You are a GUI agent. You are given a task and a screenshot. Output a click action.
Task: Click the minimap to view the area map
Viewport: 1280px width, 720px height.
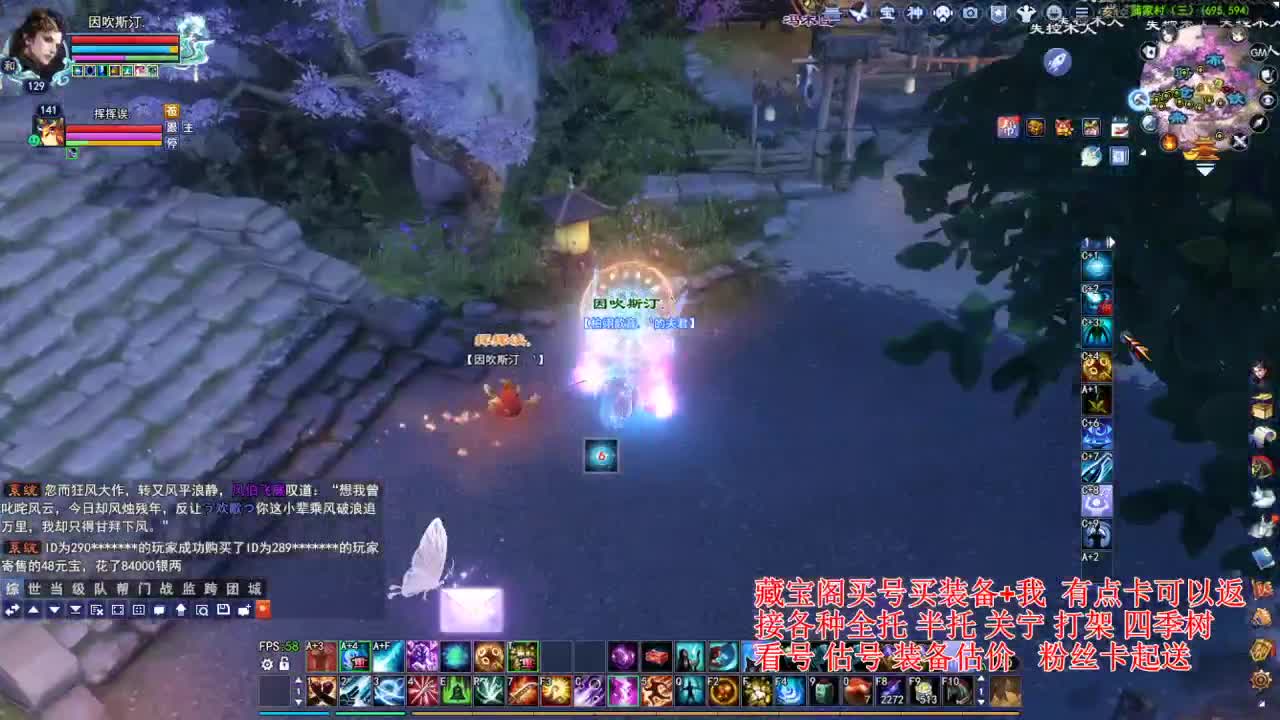click(1200, 95)
